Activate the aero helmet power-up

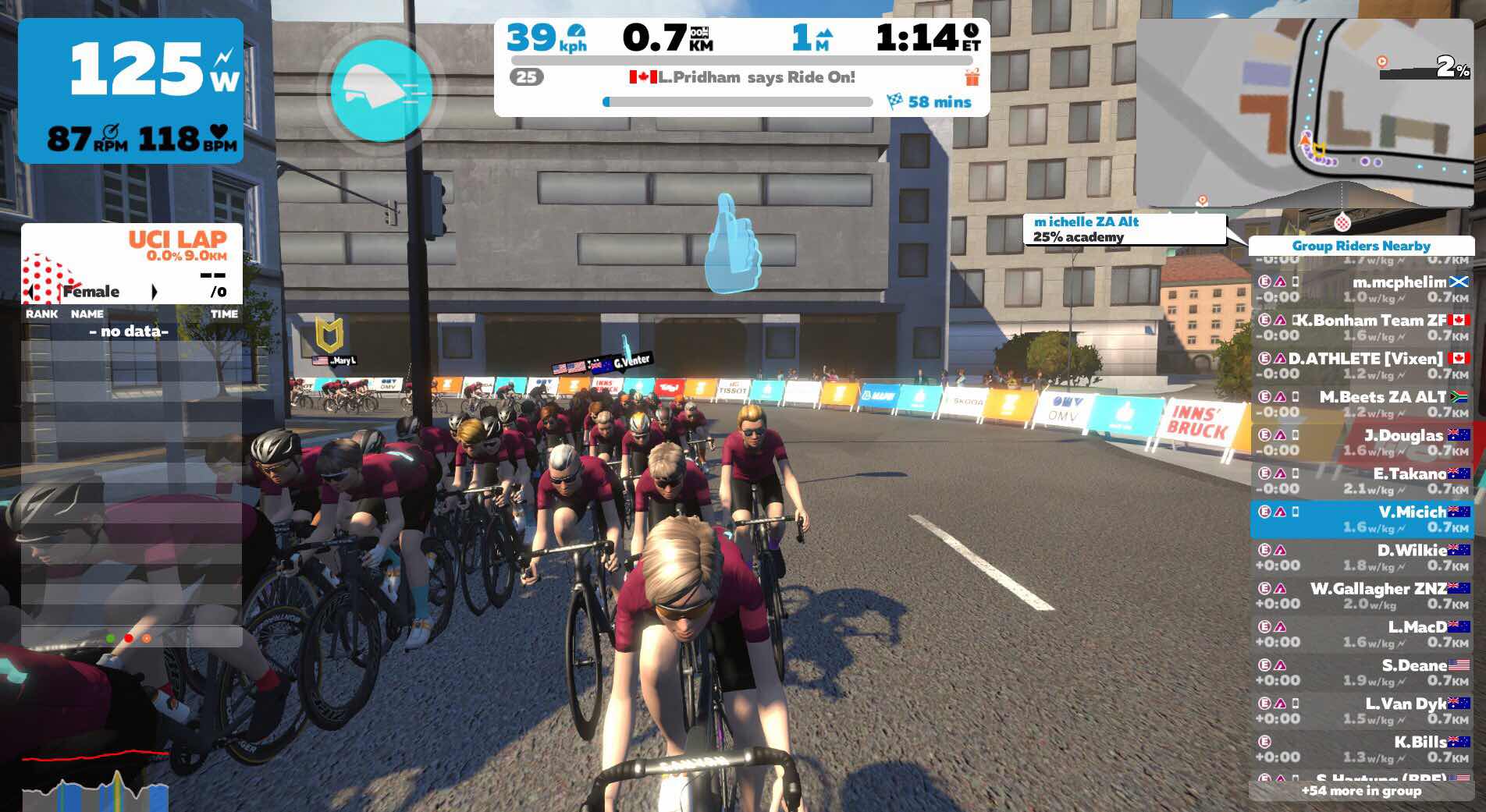point(381,90)
